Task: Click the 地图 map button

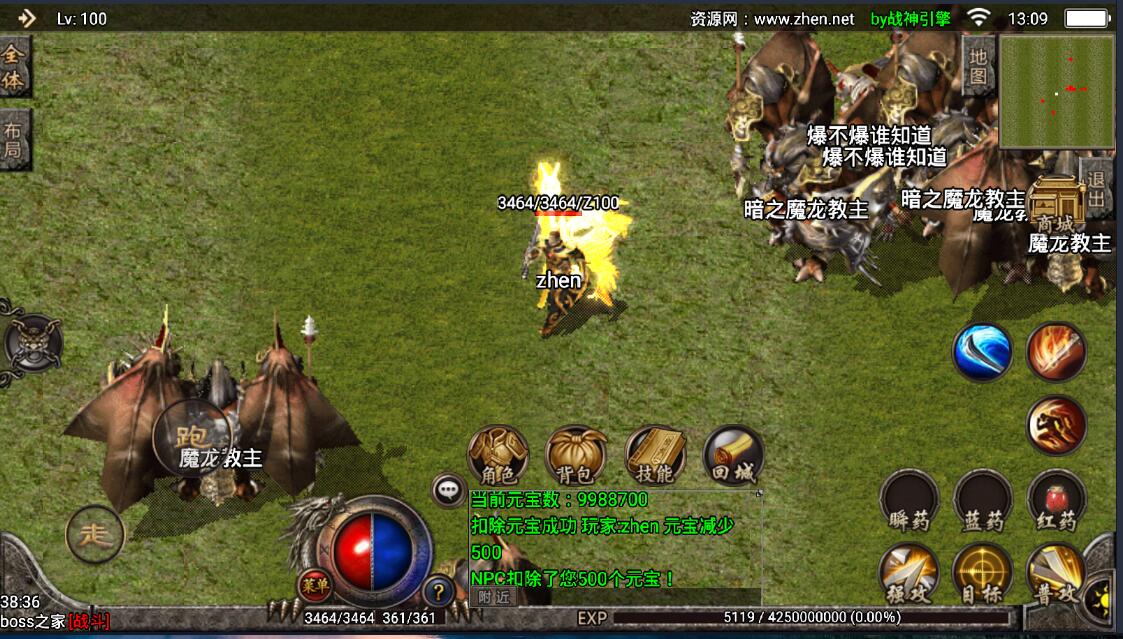Action: coord(978,66)
